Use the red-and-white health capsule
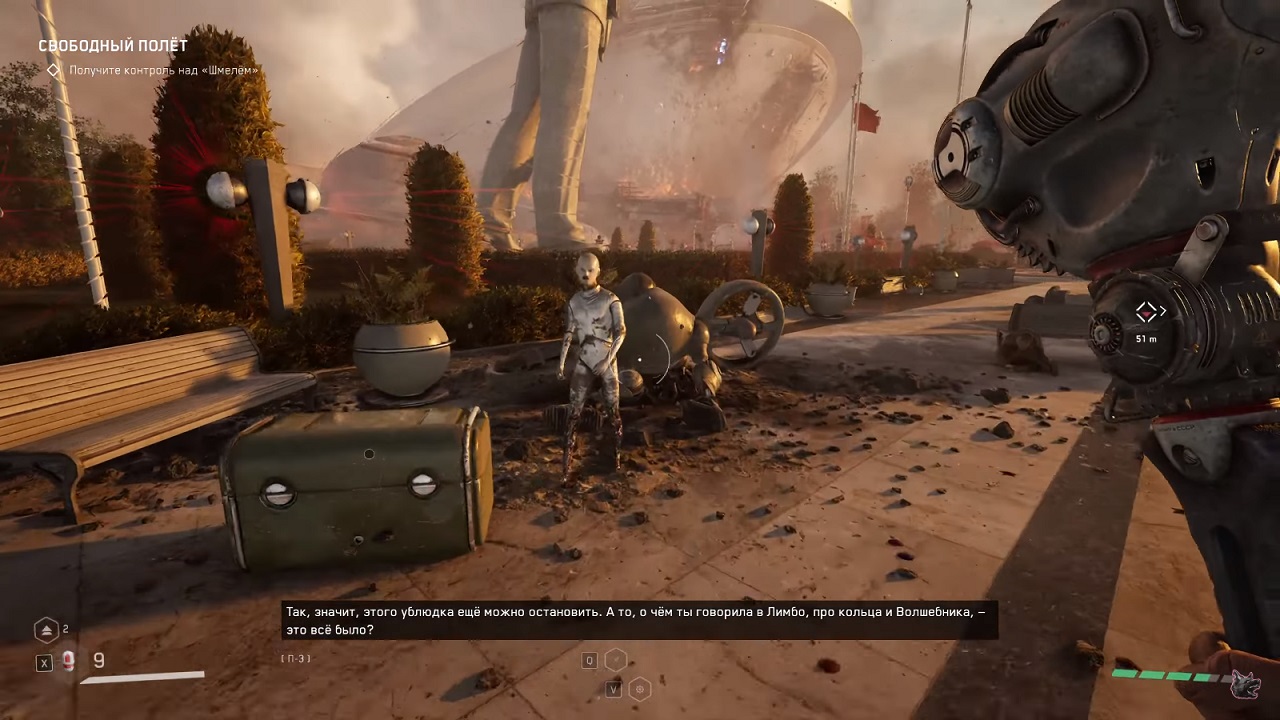 pos(68,661)
